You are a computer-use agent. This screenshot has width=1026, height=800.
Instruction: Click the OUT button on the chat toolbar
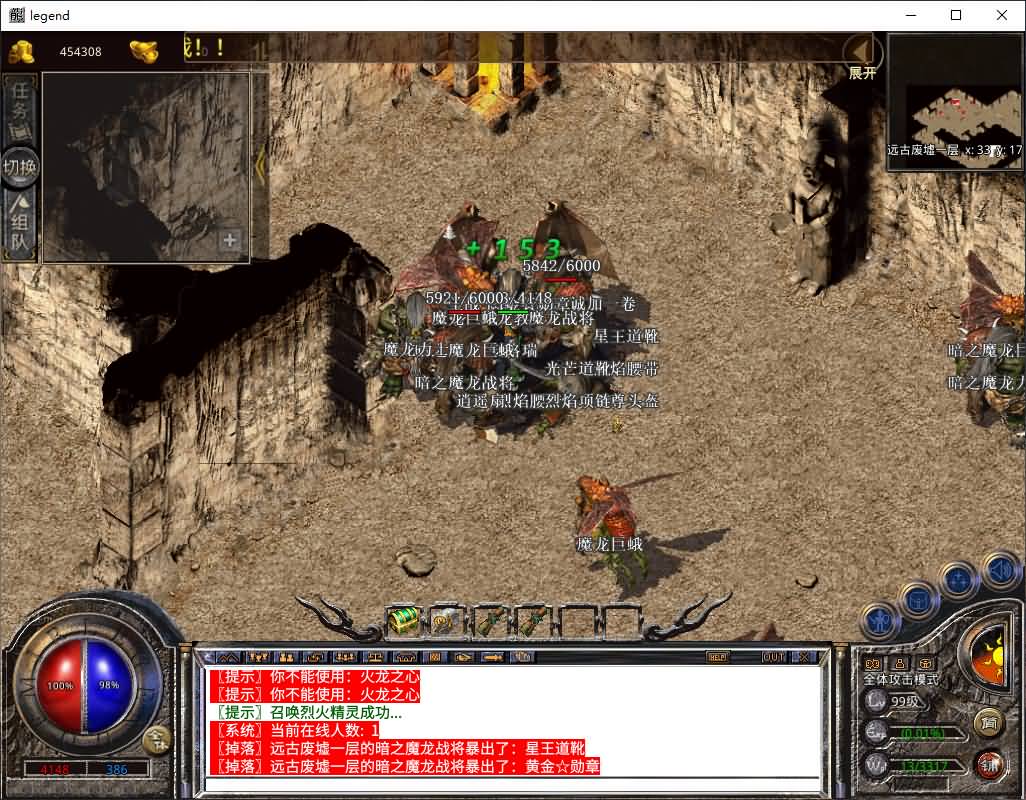click(773, 657)
